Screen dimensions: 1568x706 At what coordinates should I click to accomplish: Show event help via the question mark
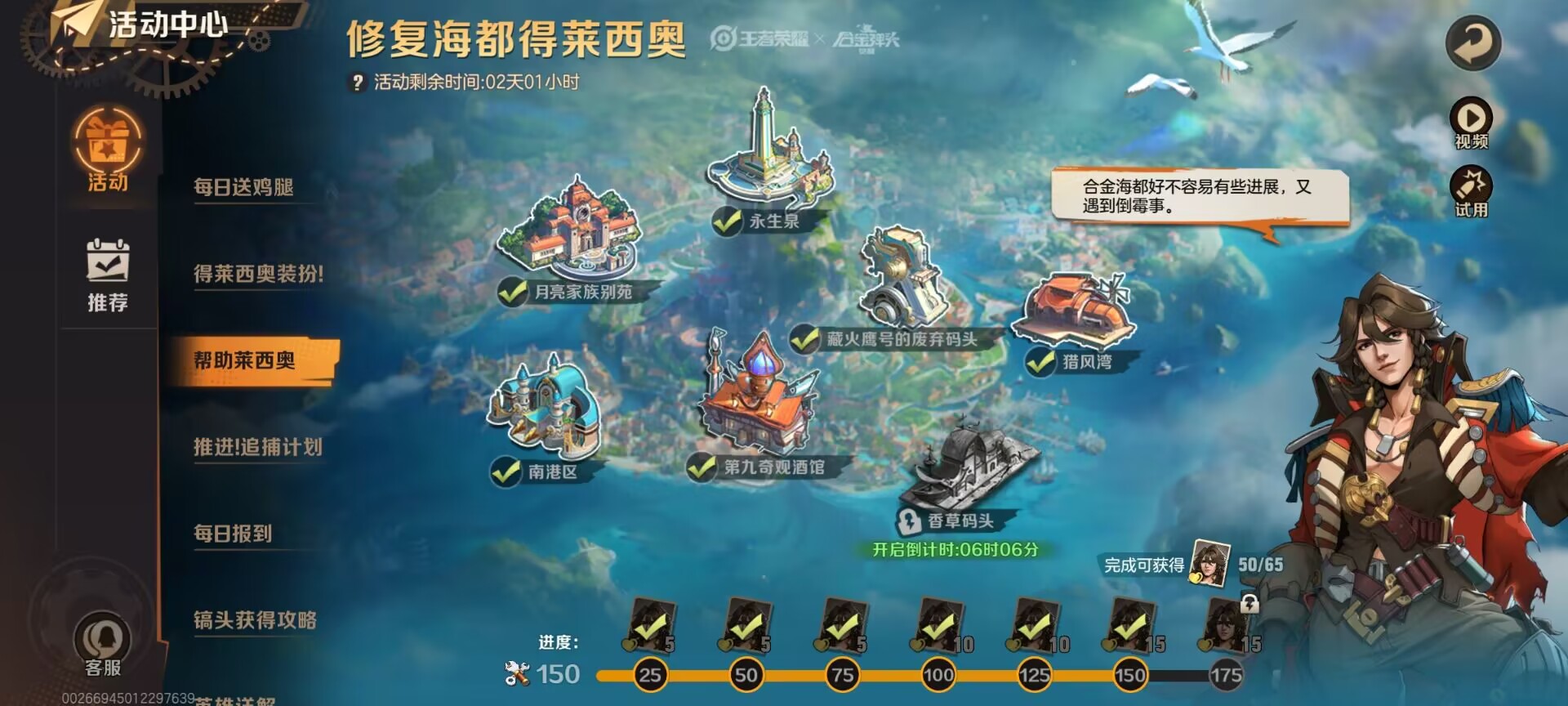tap(357, 83)
